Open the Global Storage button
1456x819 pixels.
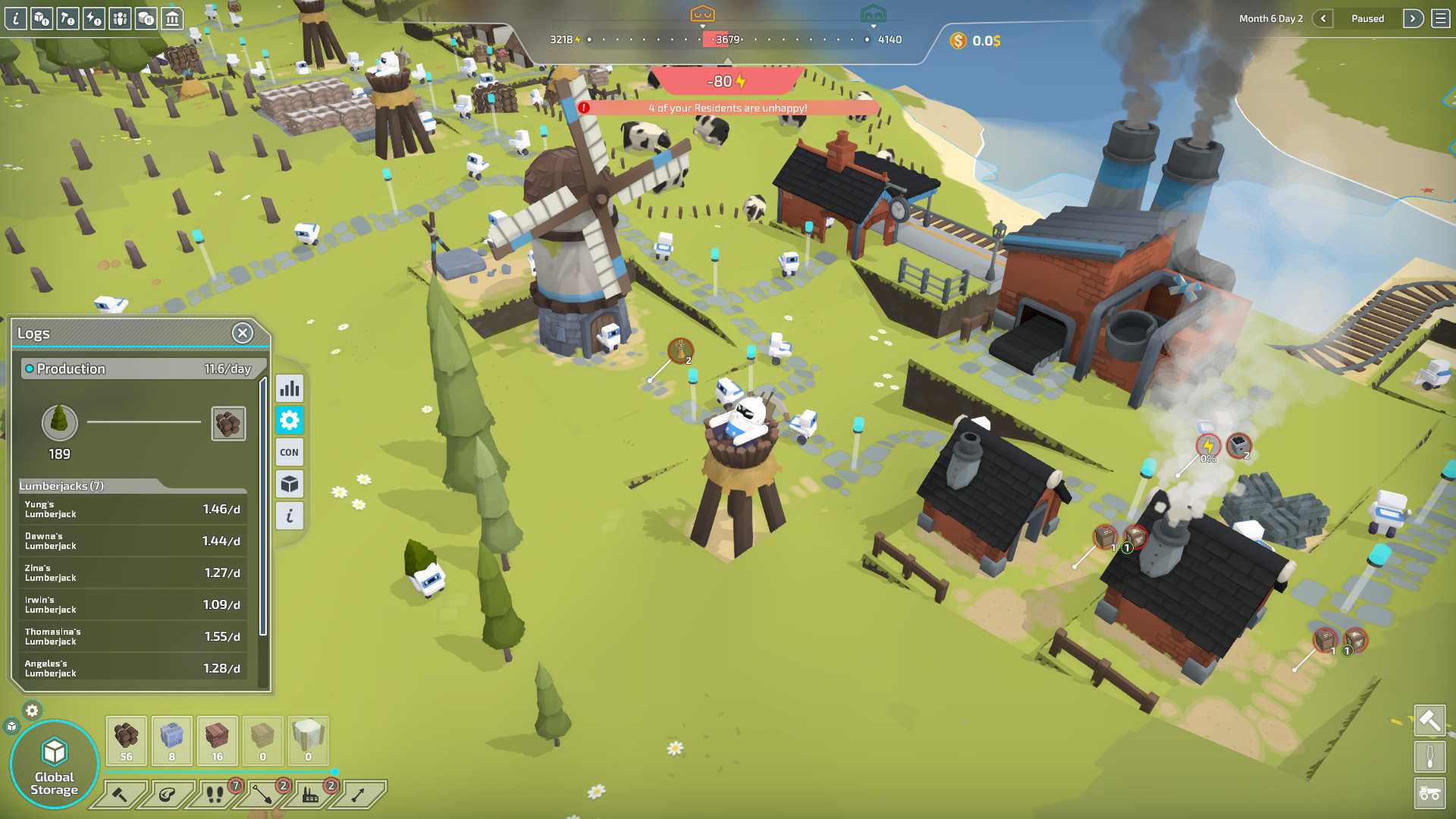point(55,766)
